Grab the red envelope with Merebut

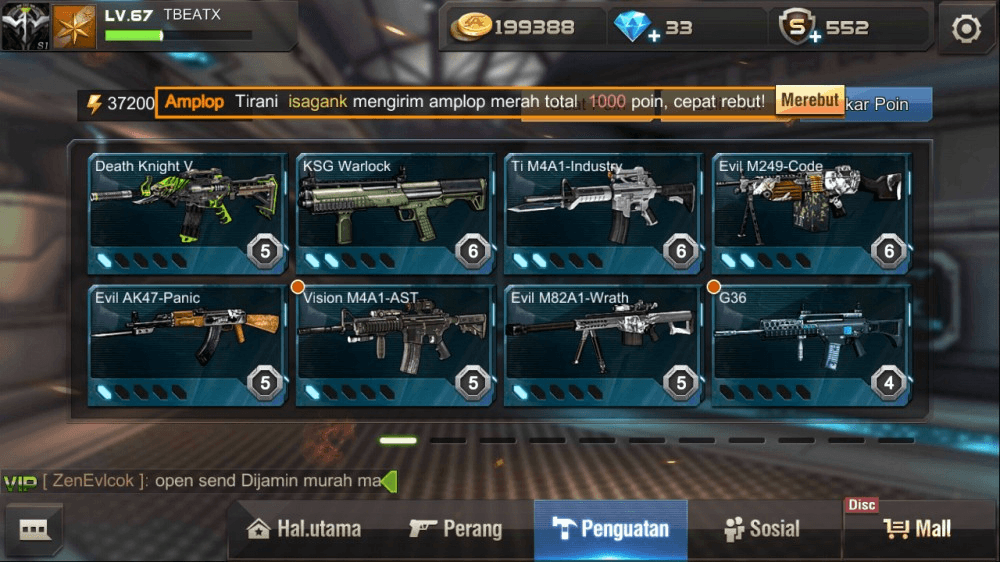click(810, 101)
